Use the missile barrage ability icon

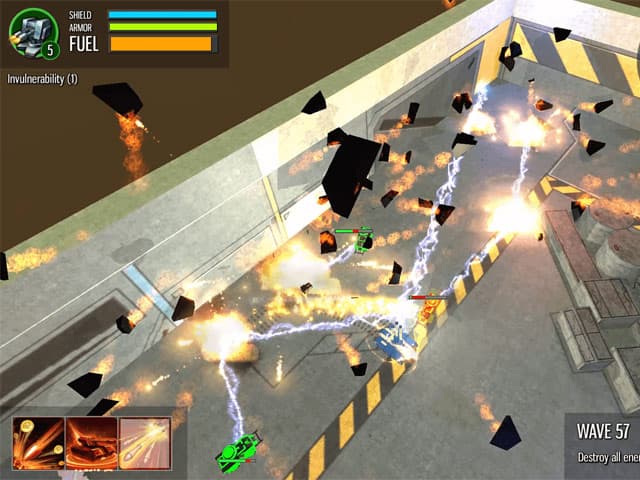coord(145,443)
